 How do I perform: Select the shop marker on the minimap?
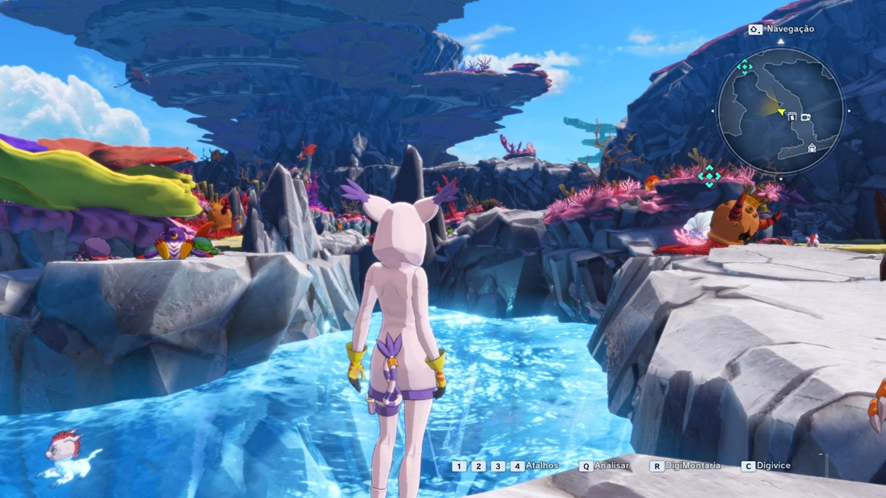pos(792,117)
